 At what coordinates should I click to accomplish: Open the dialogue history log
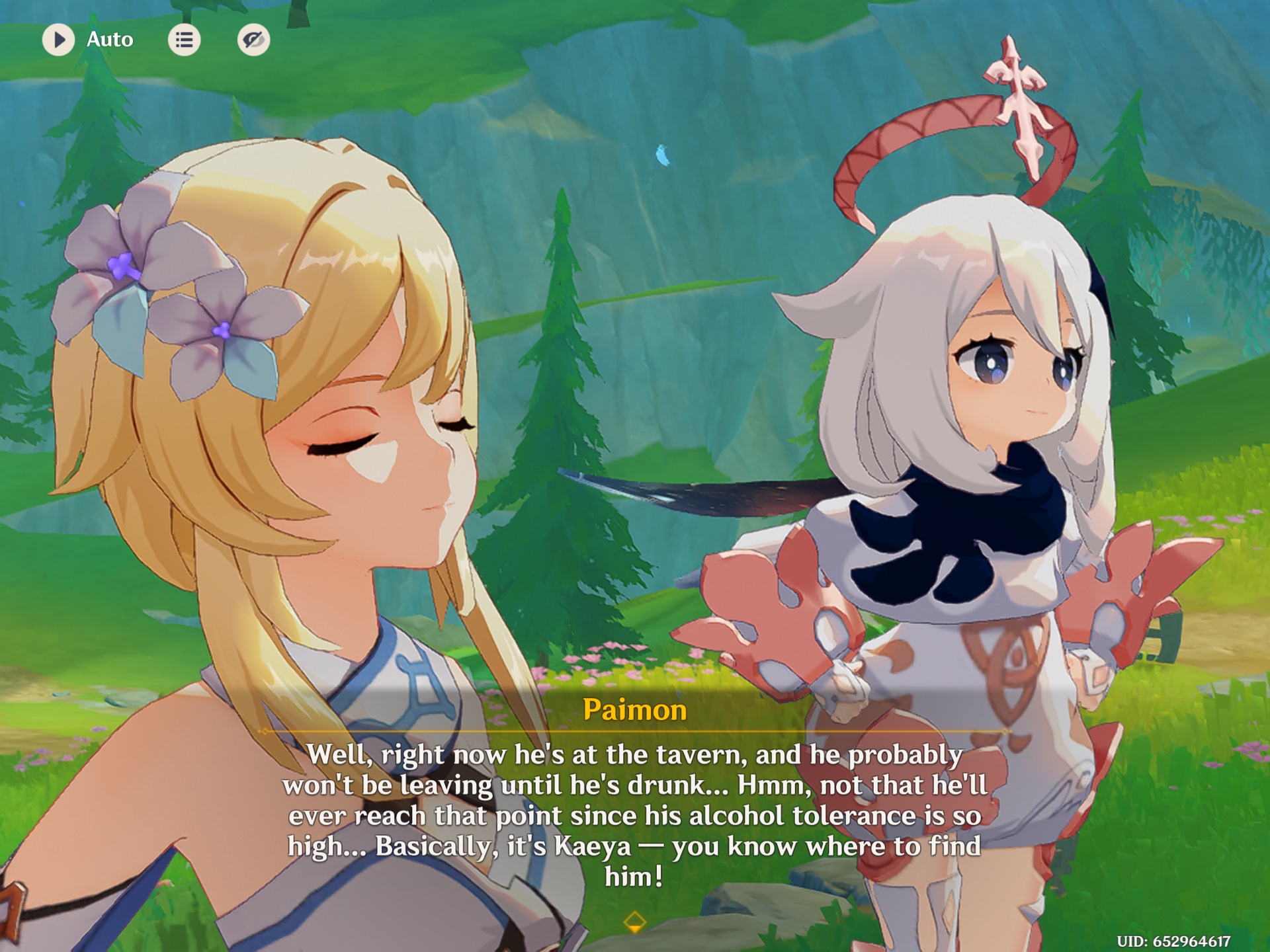tap(184, 40)
